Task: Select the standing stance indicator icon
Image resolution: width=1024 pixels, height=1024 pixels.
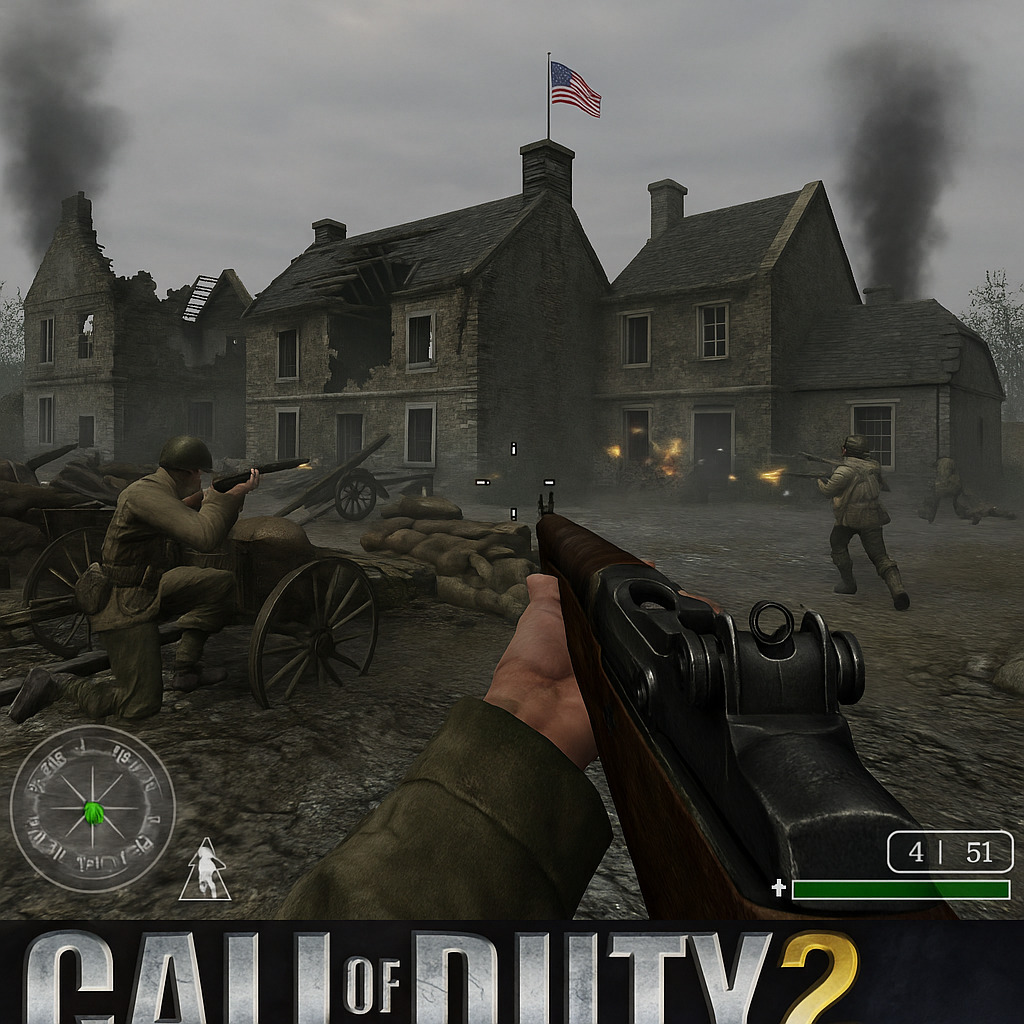Action: coord(205,872)
